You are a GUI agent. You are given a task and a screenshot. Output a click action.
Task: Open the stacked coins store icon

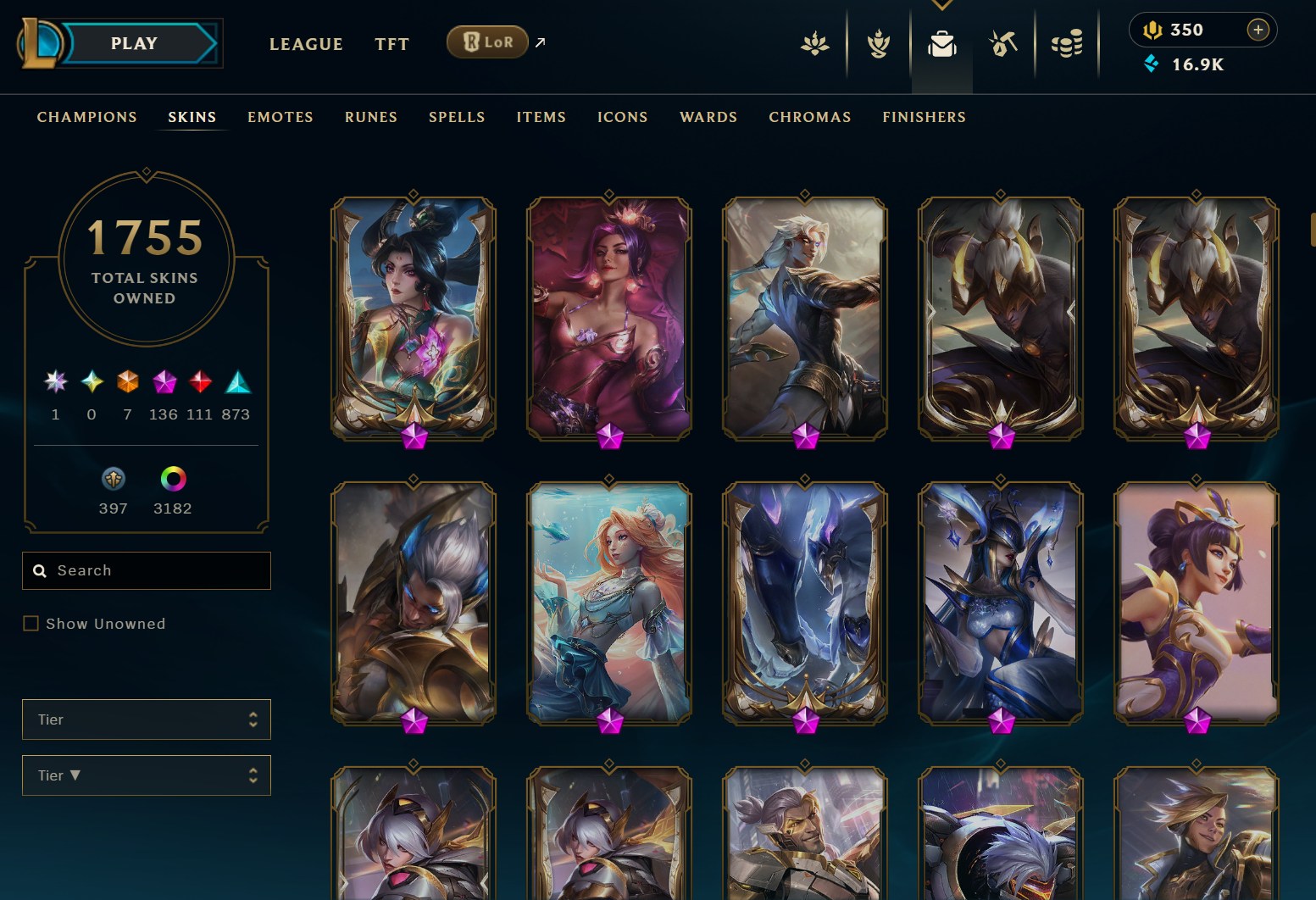coord(1067,43)
